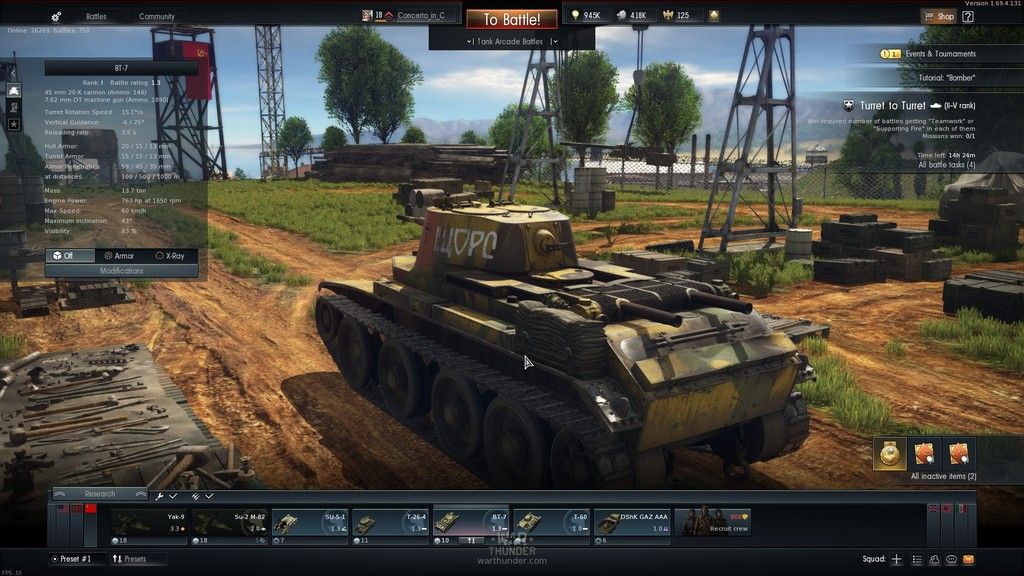Open the Community menu
Image resolution: width=1024 pixels, height=576 pixels.
[x=157, y=17]
